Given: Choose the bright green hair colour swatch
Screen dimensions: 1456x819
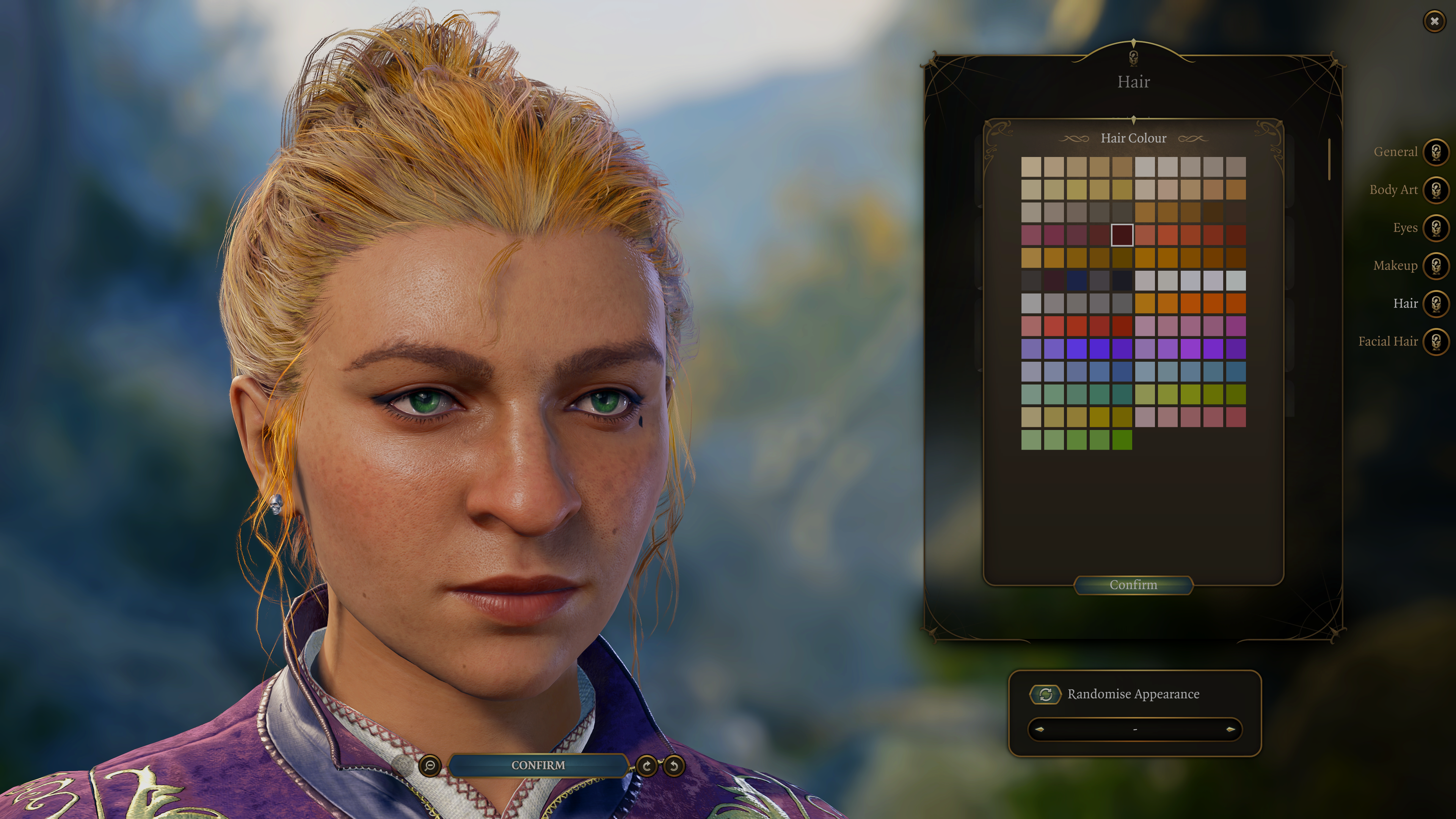Looking at the screenshot, I should click(1122, 440).
